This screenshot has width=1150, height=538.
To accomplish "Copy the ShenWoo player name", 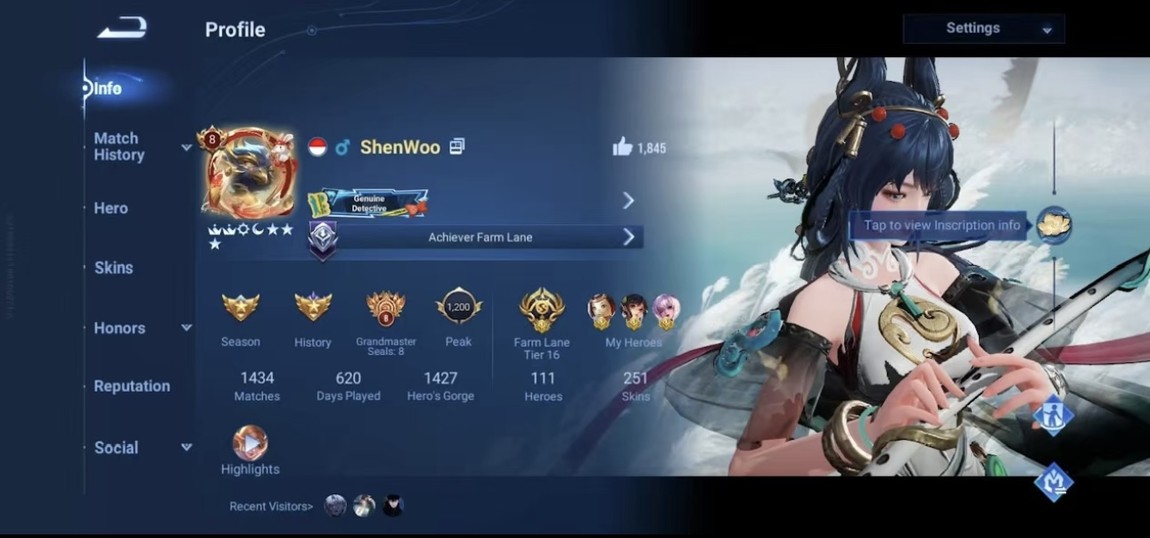I will 457,147.
